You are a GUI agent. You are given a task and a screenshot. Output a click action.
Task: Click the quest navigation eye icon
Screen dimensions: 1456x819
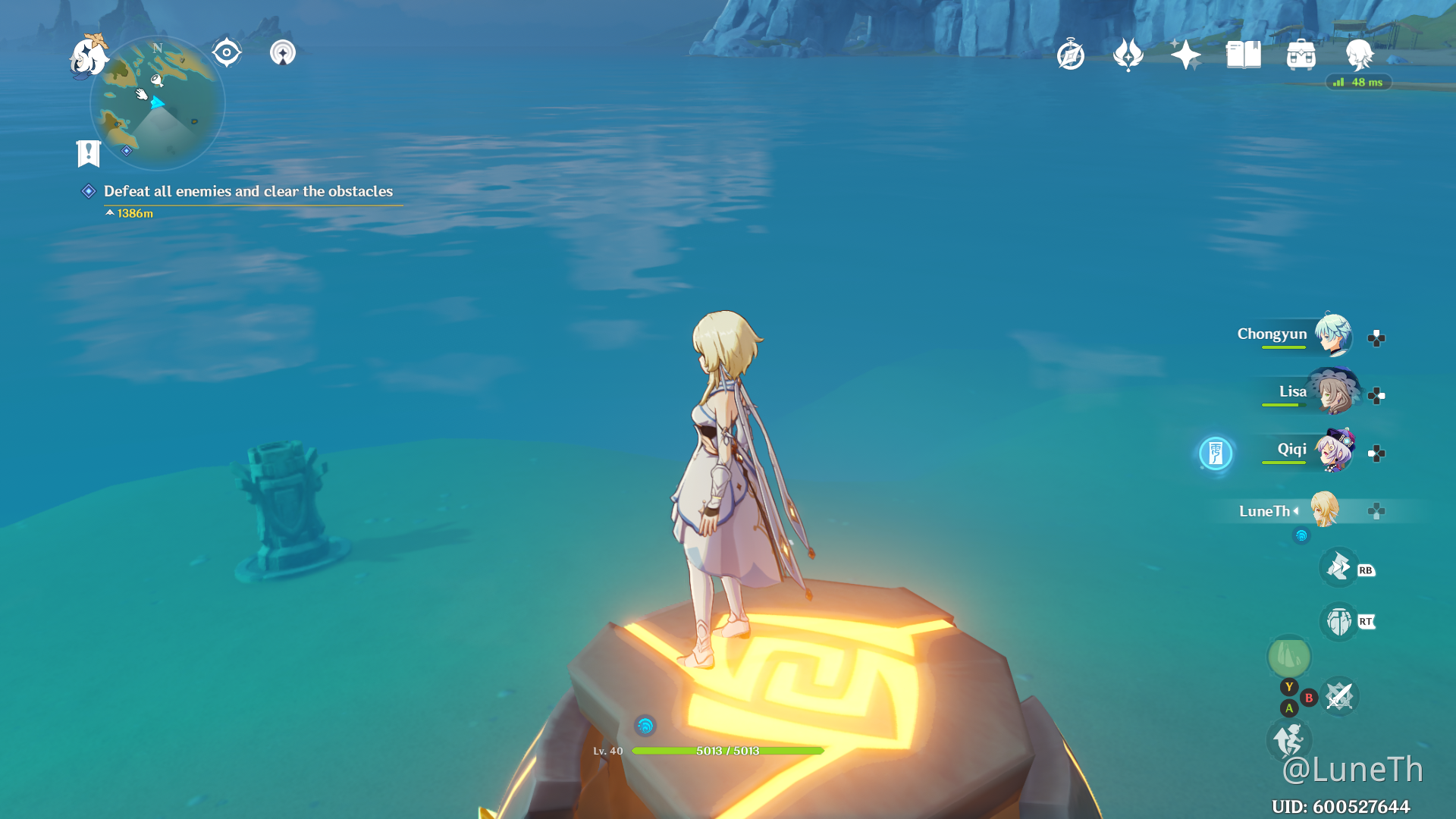(226, 53)
